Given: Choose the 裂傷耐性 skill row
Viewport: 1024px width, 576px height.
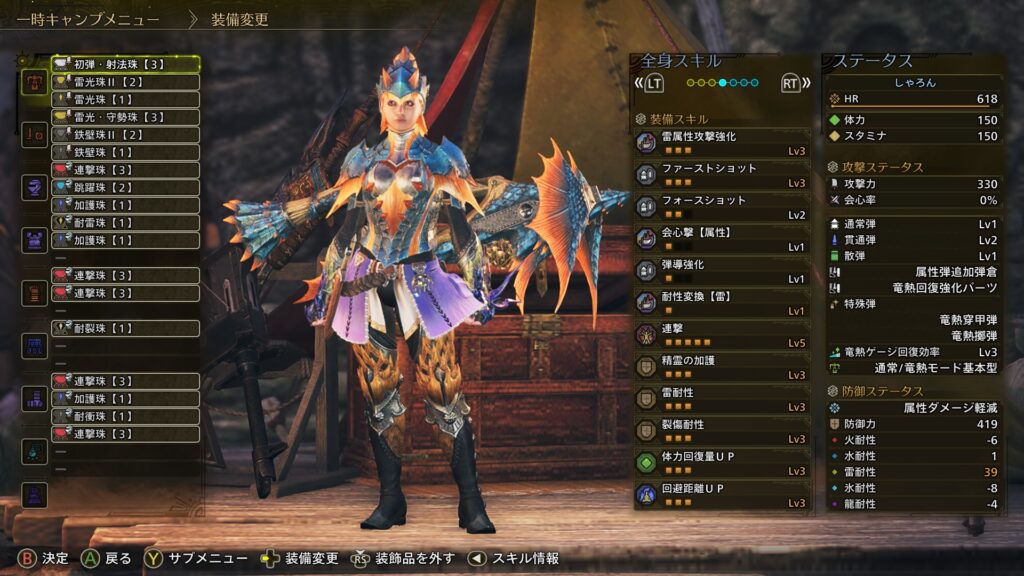Looking at the screenshot, I should [x=722, y=431].
